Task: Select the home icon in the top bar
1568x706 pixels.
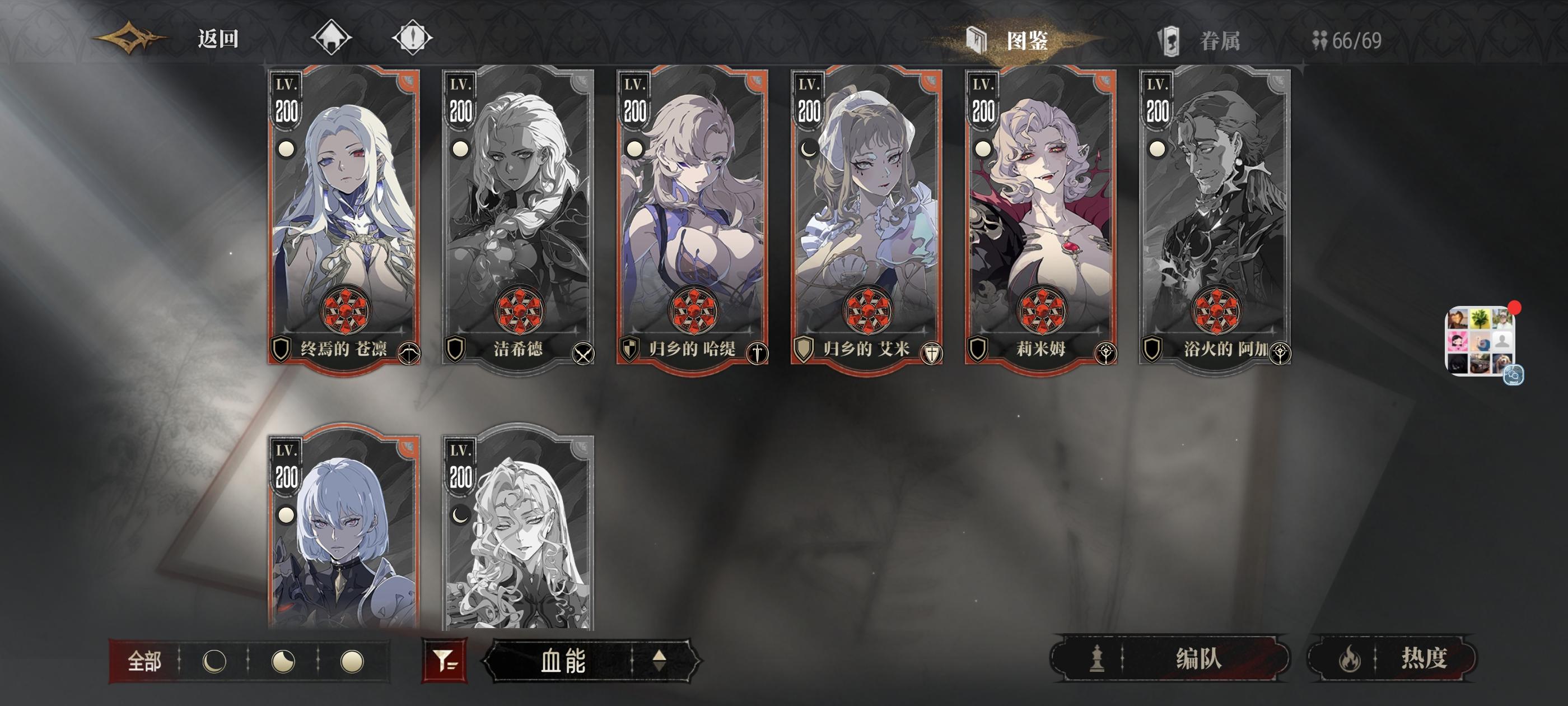Action: pos(332,38)
